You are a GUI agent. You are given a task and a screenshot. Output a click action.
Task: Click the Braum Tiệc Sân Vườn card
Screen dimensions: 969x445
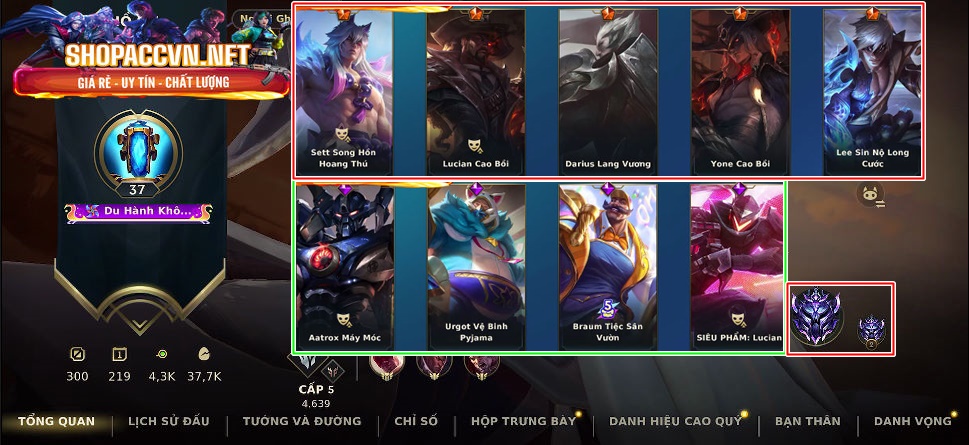point(608,264)
